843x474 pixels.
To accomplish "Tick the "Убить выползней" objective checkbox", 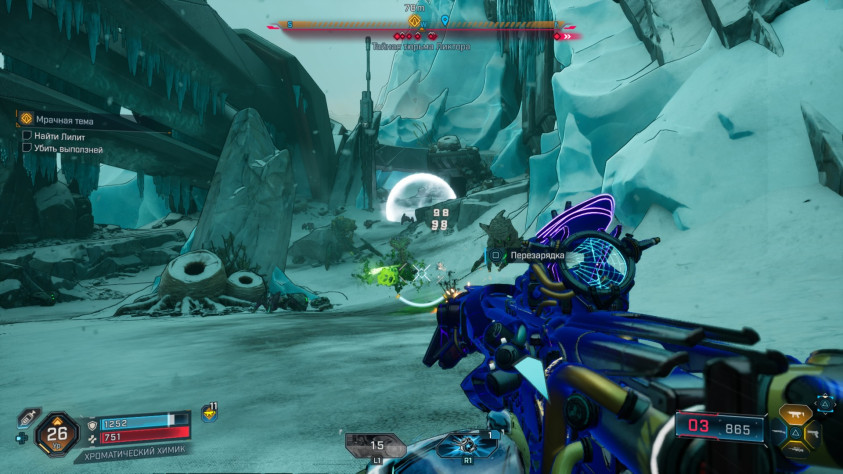I will 27,148.
